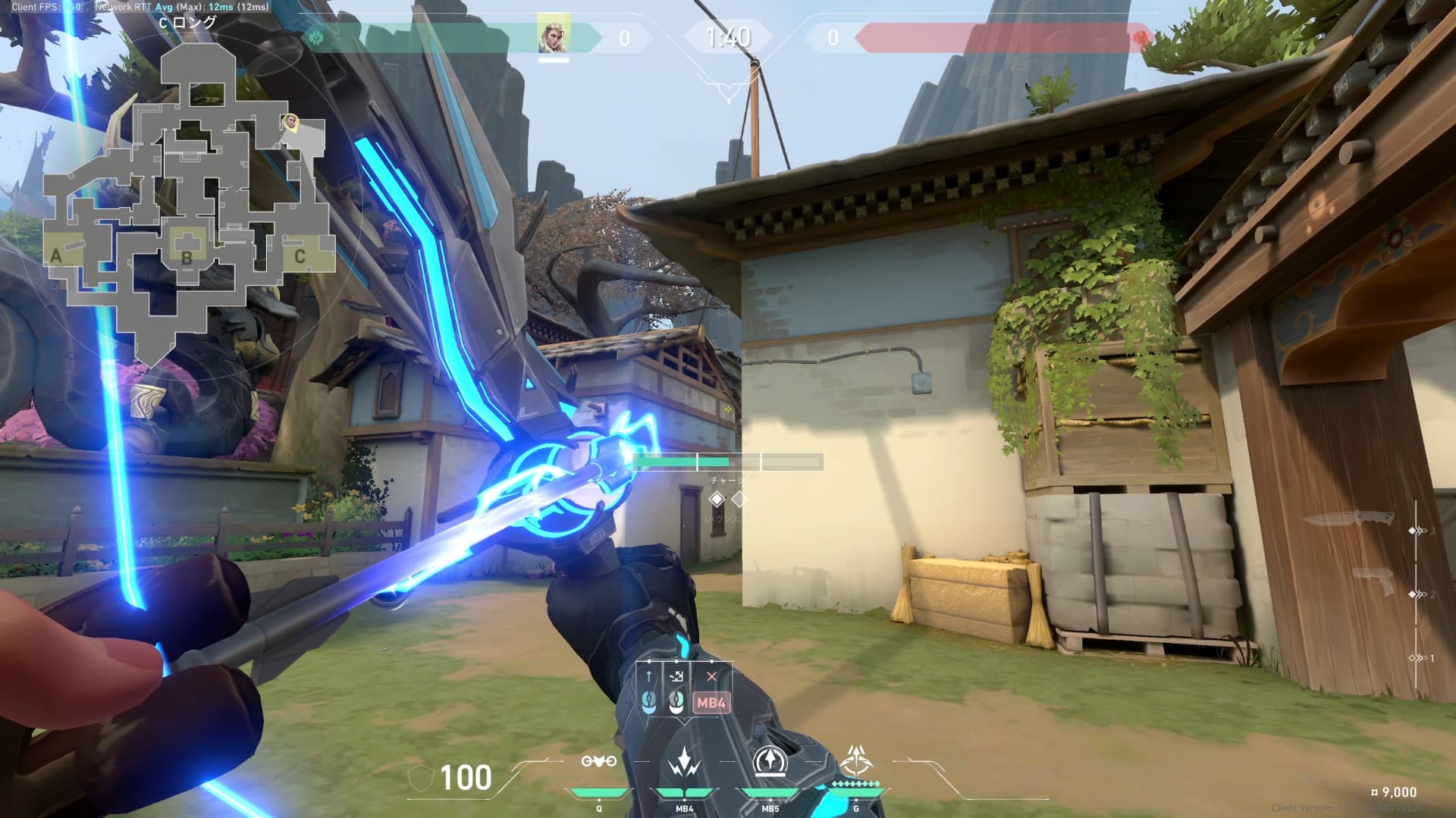
Task: Click the upward arrow charge icon
Action: (649, 676)
